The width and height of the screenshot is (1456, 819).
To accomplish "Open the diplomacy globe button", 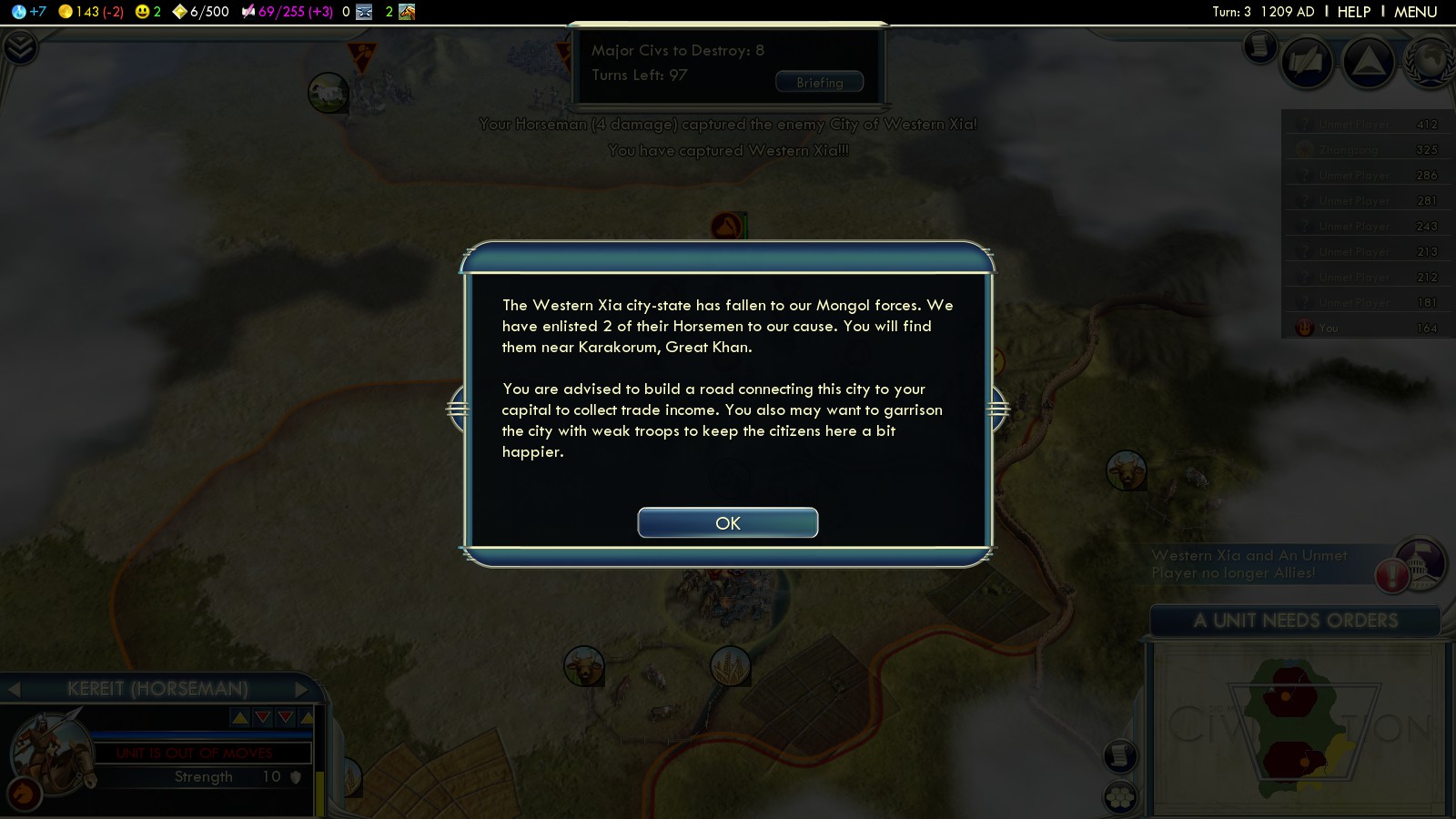I will (1431, 62).
